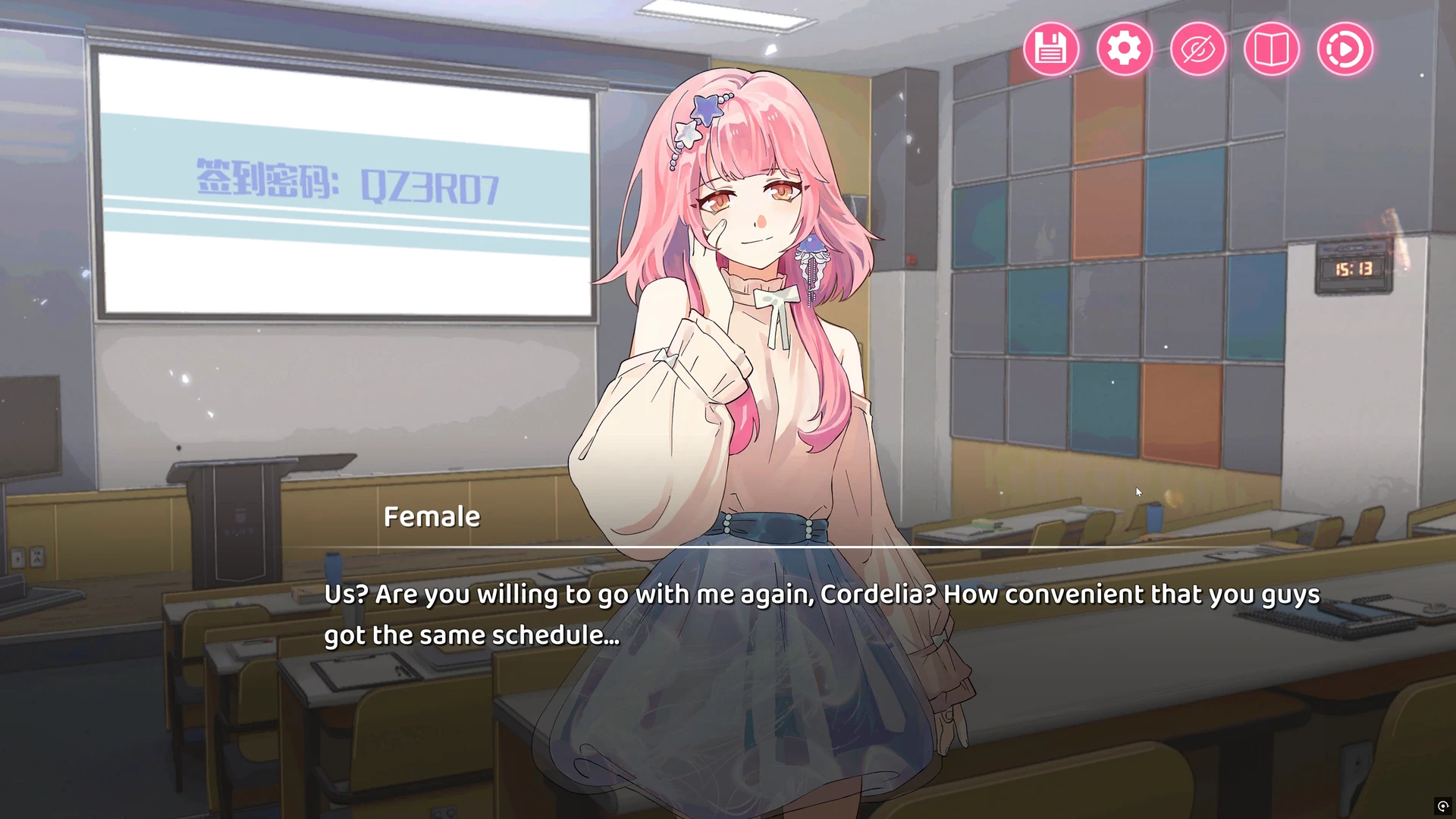The image size is (1456, 819).
Task: Open the dialogue log book icon
Action: click(1271, 49)
